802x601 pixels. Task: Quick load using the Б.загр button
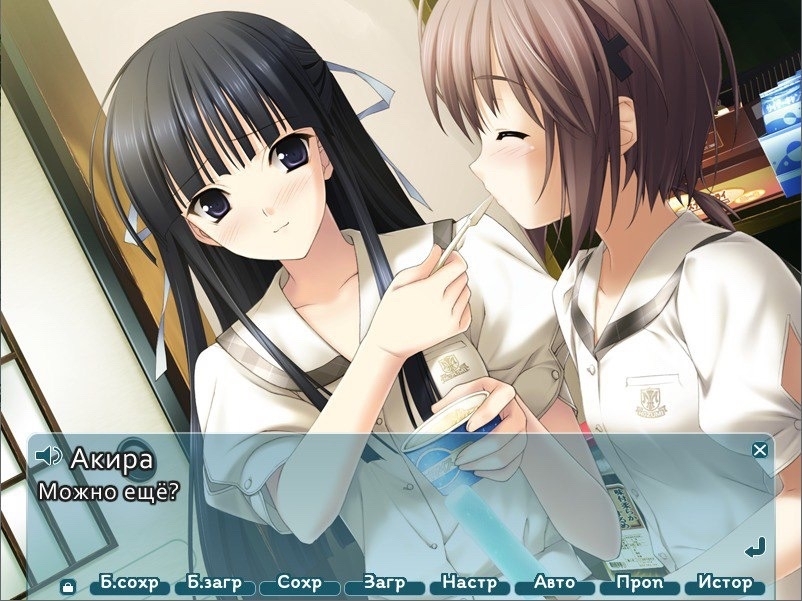[214, 583]
